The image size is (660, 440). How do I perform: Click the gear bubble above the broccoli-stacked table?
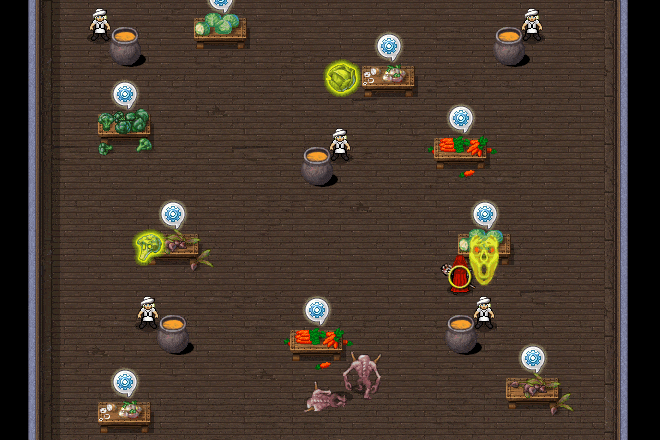point(125,95)
